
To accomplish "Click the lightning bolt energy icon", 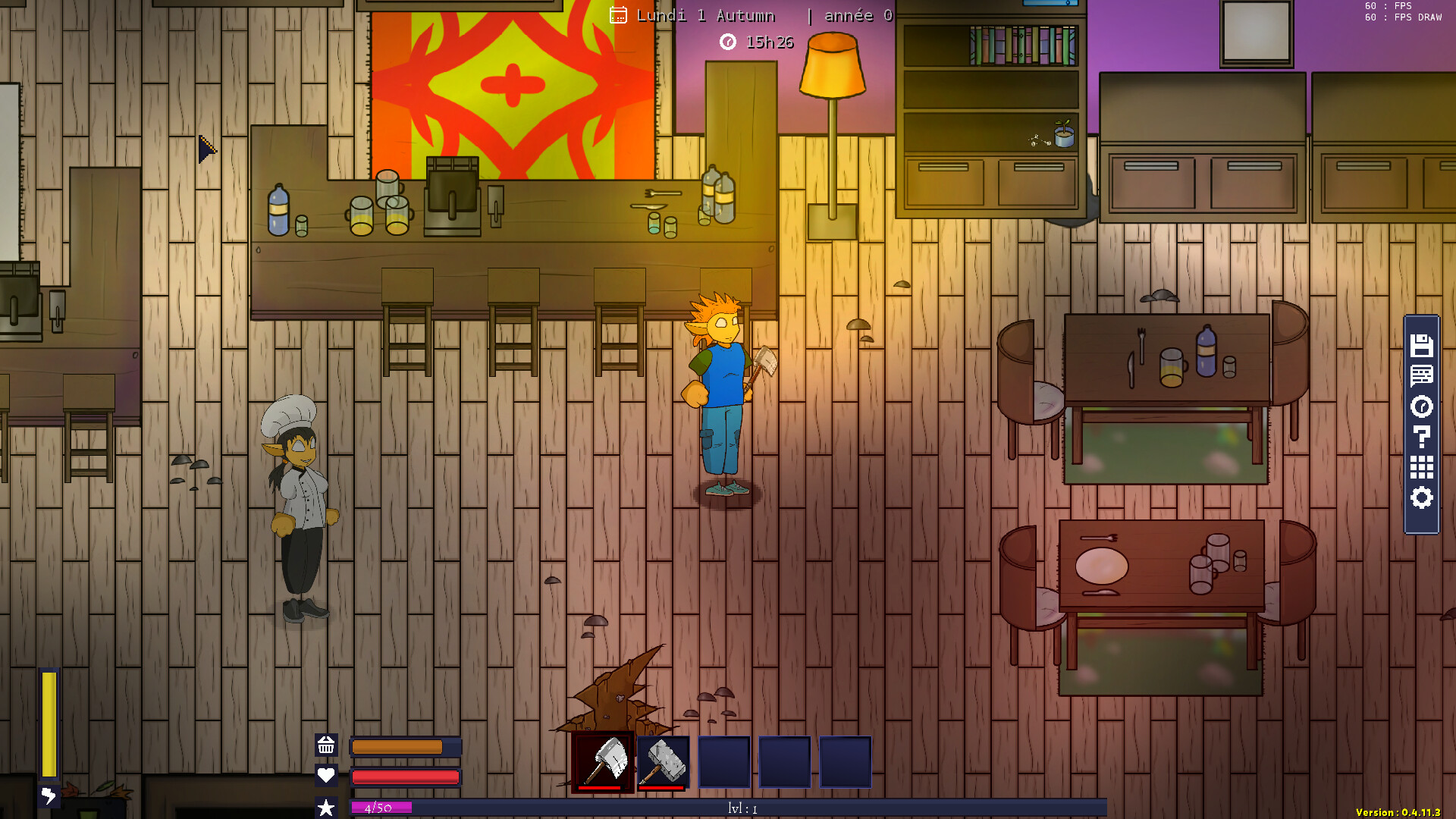I will click(49, 796).
